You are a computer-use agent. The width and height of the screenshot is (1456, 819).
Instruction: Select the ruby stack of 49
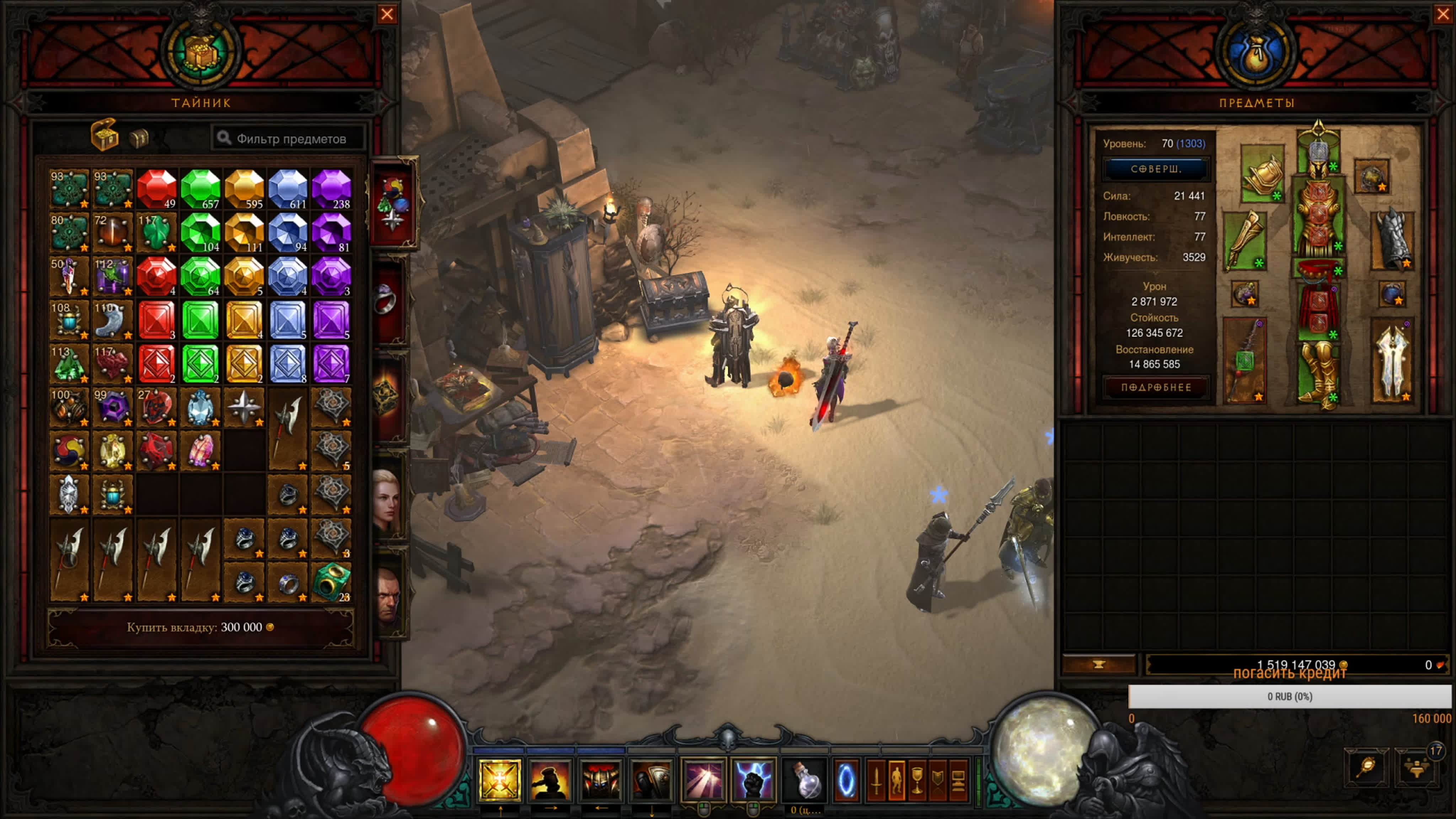[x=157, y=189]
